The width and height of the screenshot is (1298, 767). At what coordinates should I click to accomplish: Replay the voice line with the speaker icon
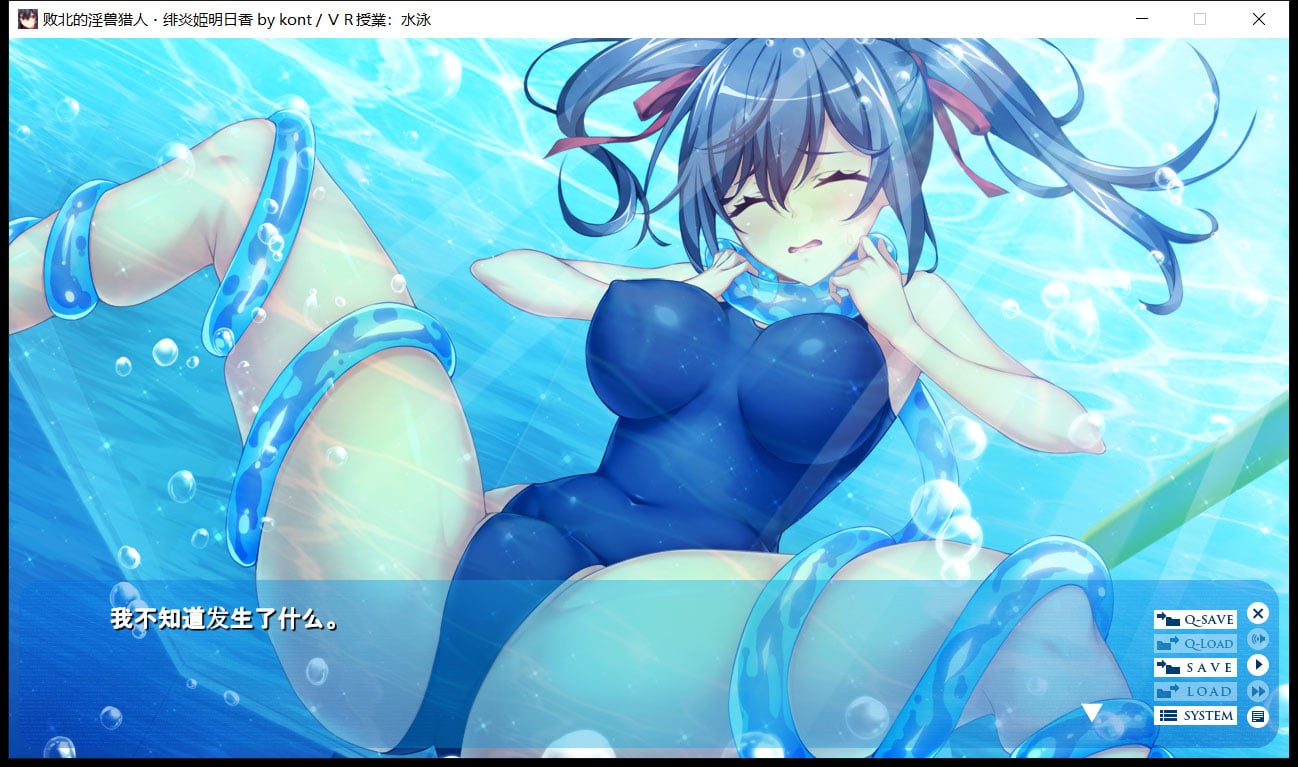pyautogui.click(x=1258, y=640)
